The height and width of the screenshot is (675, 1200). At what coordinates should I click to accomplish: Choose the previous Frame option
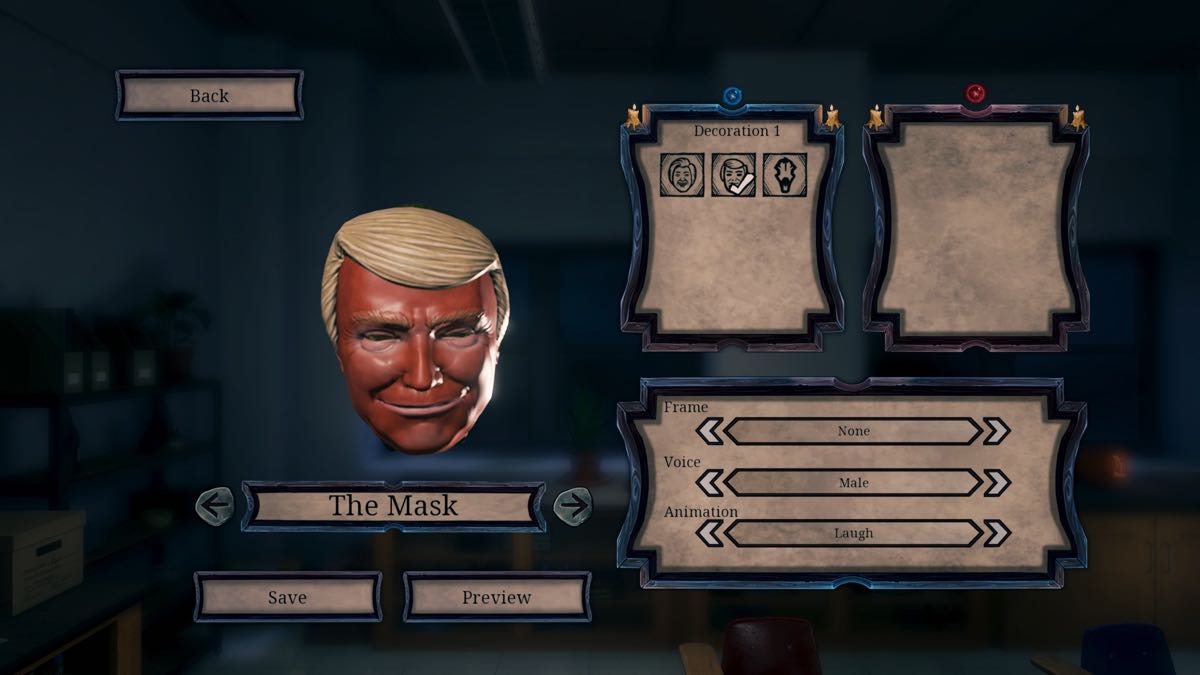pyautogui.click(x=709, y=431)
